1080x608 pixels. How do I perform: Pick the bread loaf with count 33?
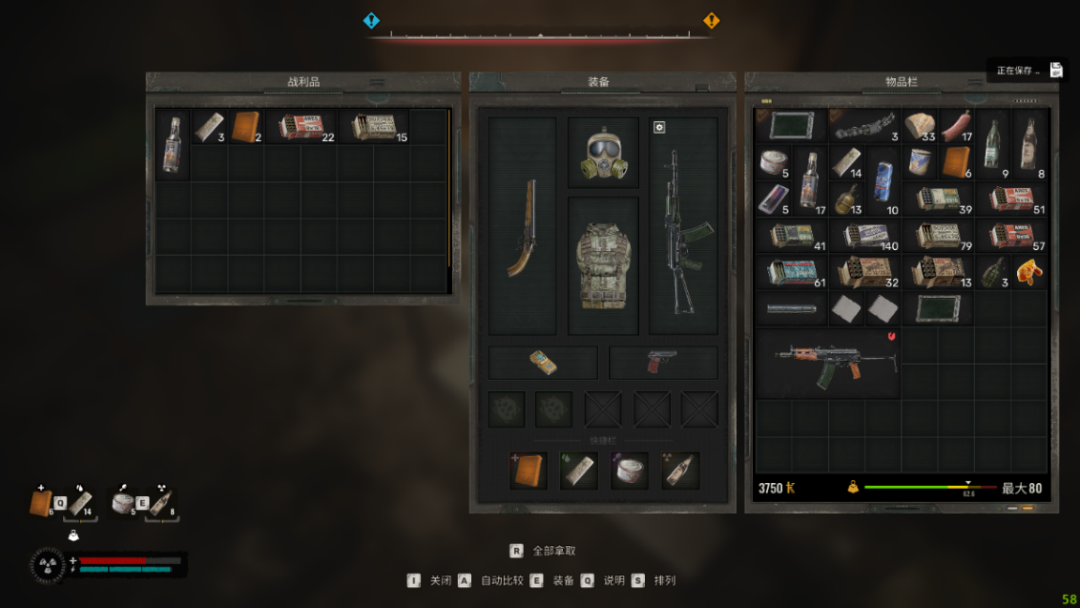[x=920, y=126]
